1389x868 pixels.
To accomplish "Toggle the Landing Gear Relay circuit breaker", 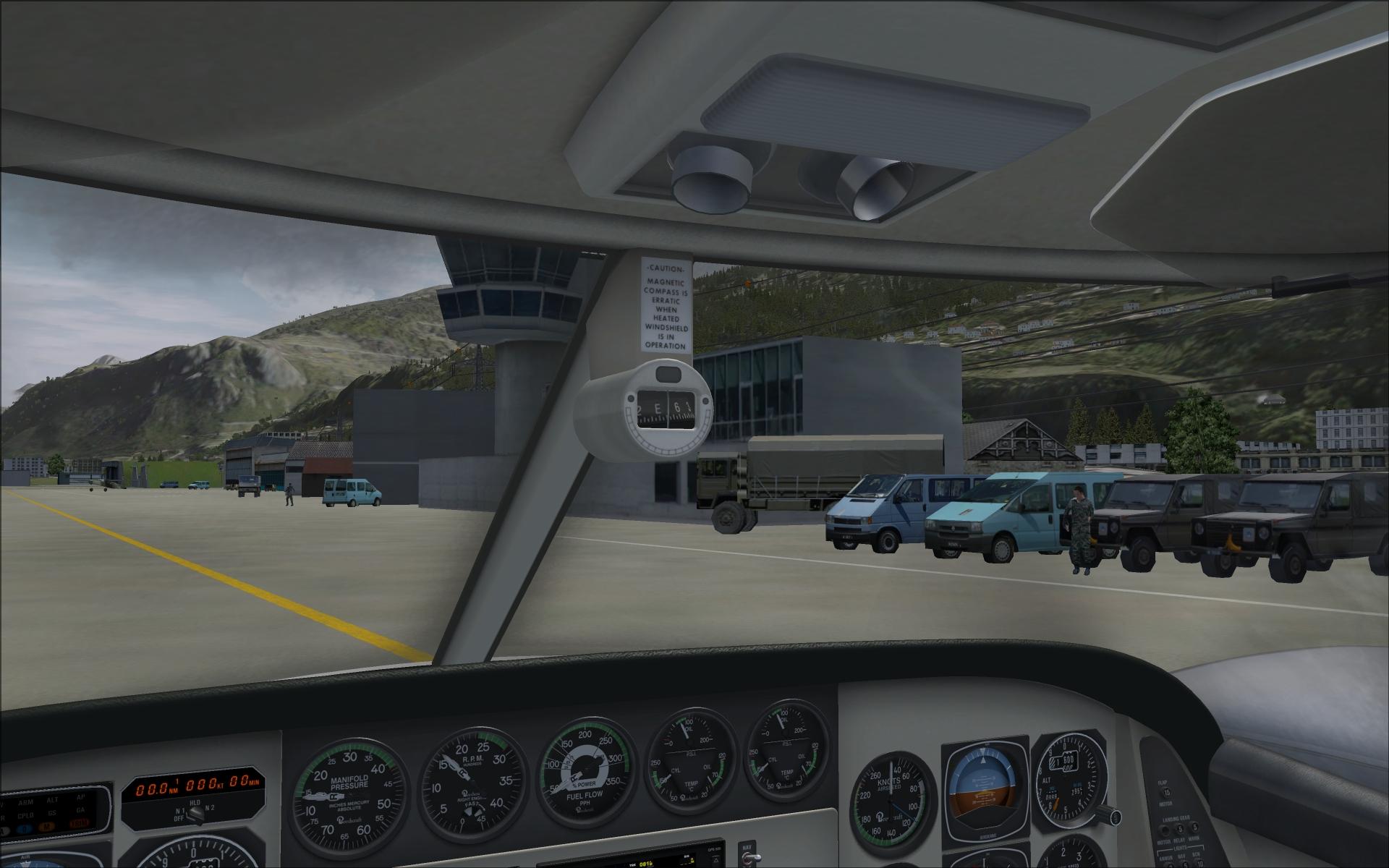I will tap(1180, 827).
